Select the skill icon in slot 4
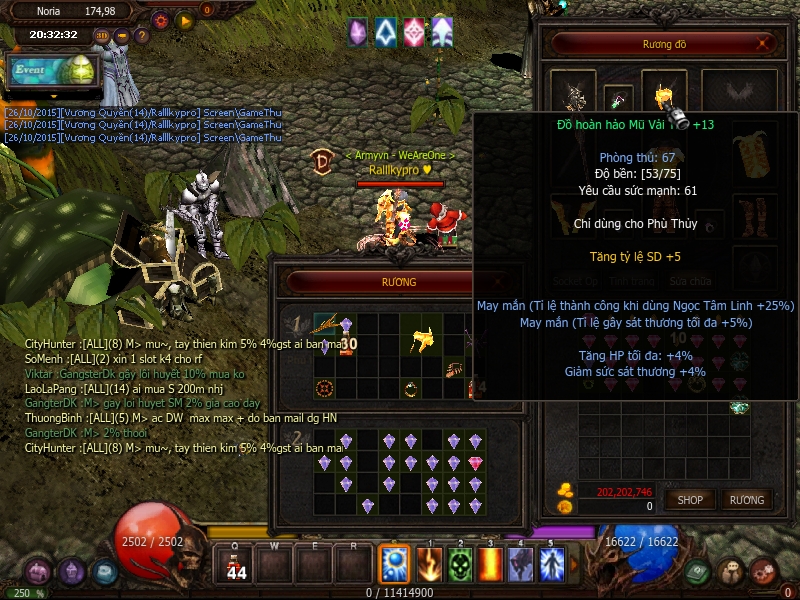Image resolution: width=800 pixels, height=600 pixels. pyautogui.click(x=520, y=565)
